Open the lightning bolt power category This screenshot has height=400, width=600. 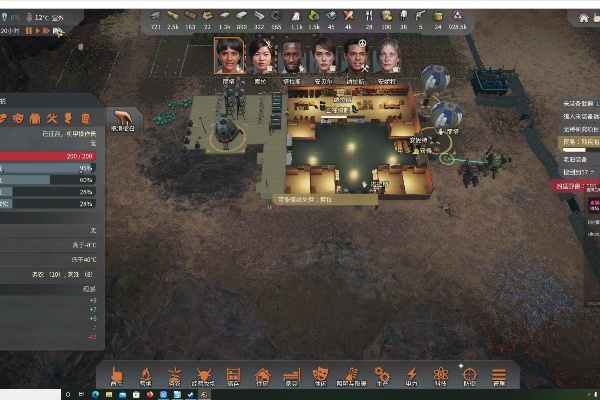[411, 374]
